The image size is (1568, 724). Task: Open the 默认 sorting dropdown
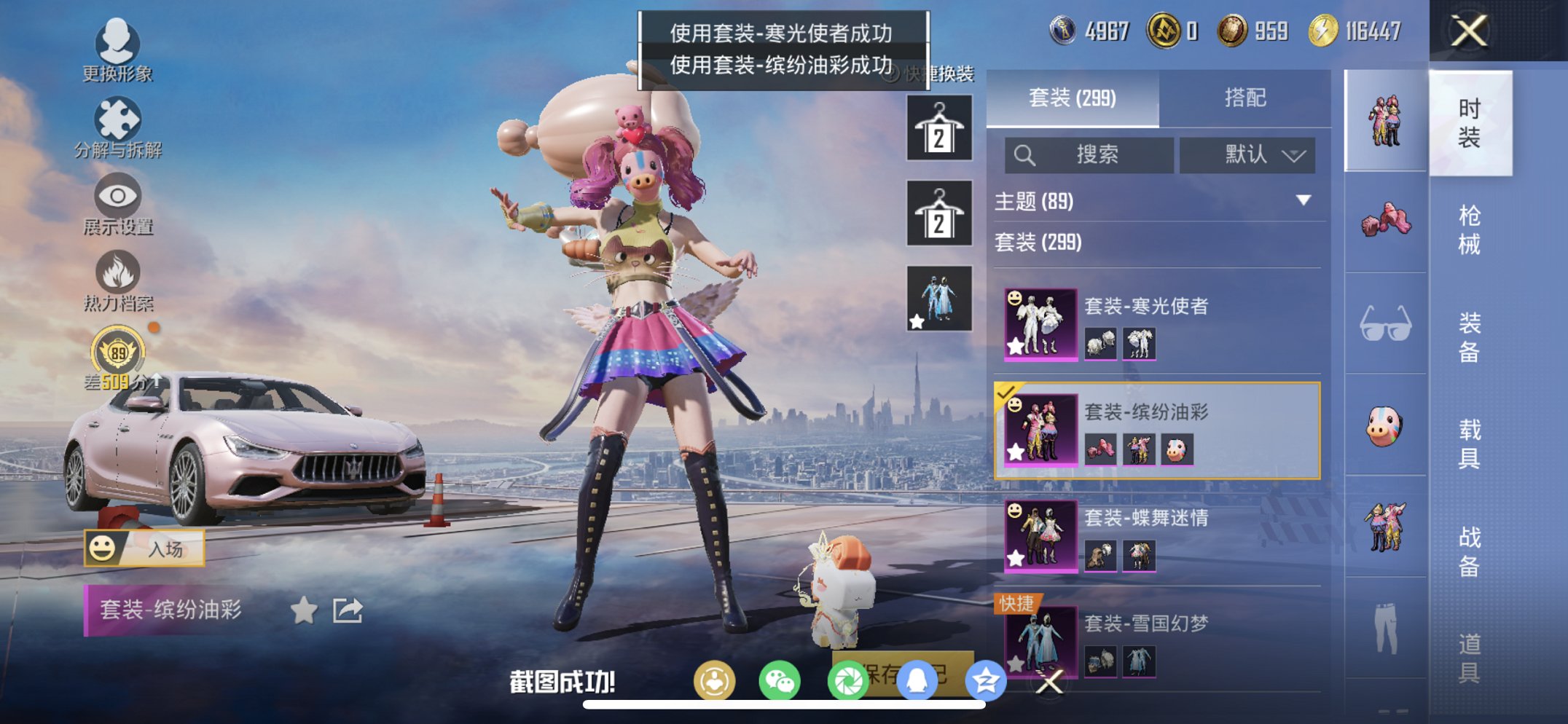coord(1248,155)
